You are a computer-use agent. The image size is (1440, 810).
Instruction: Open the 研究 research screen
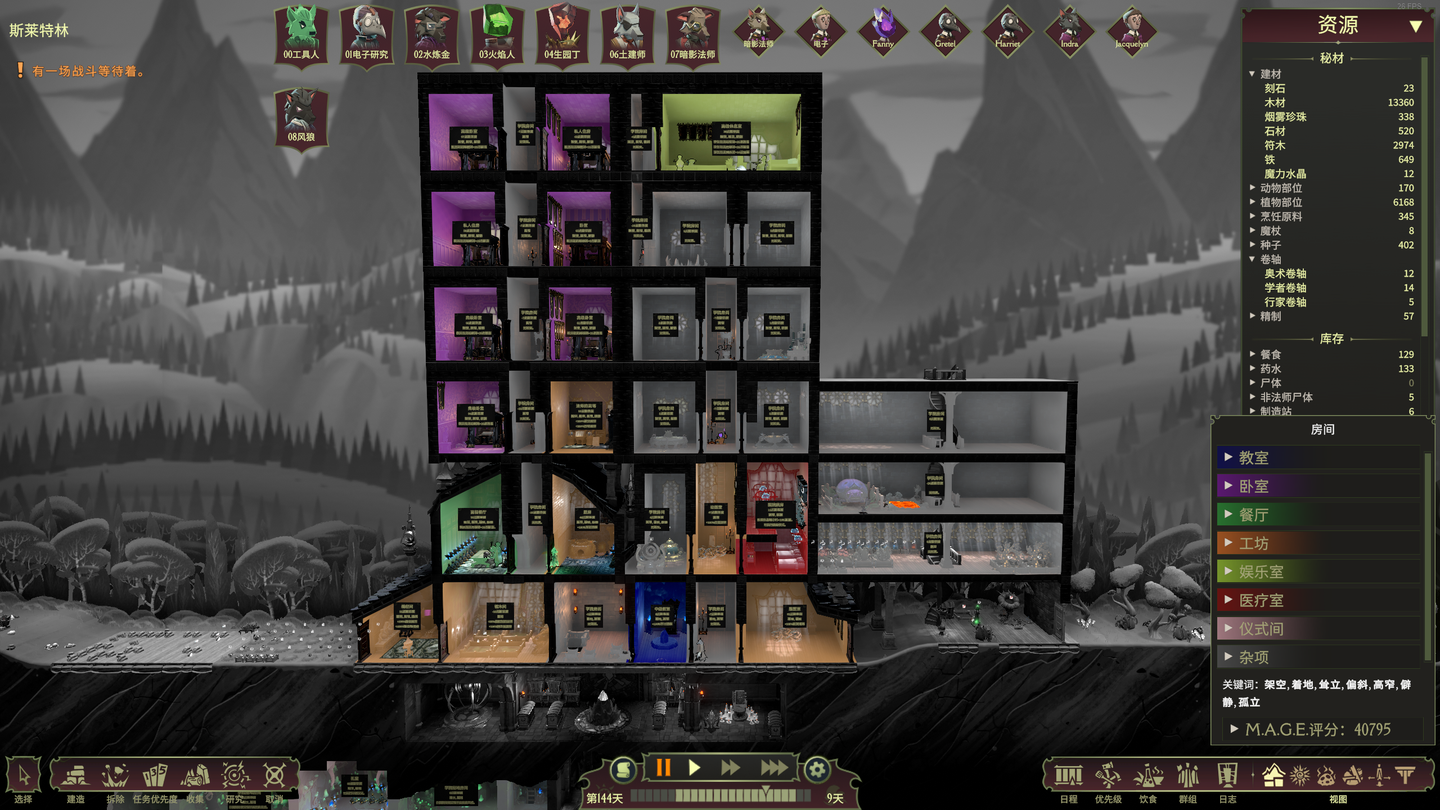coord(235,776)
